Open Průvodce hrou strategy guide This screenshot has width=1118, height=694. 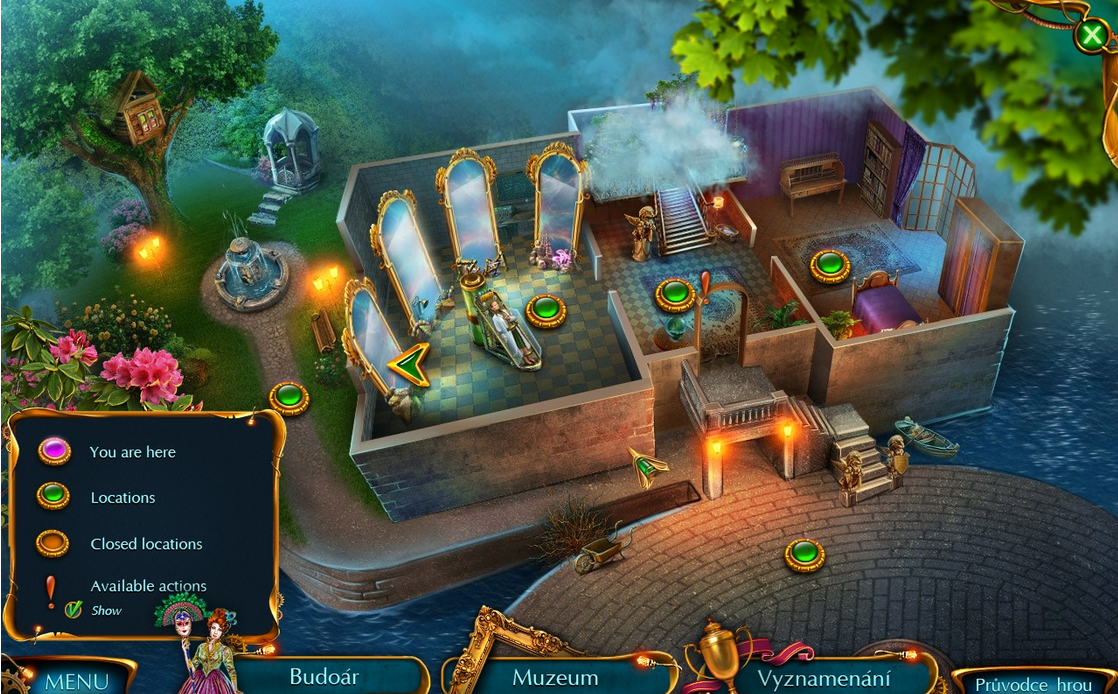(x=1033, y=684)
